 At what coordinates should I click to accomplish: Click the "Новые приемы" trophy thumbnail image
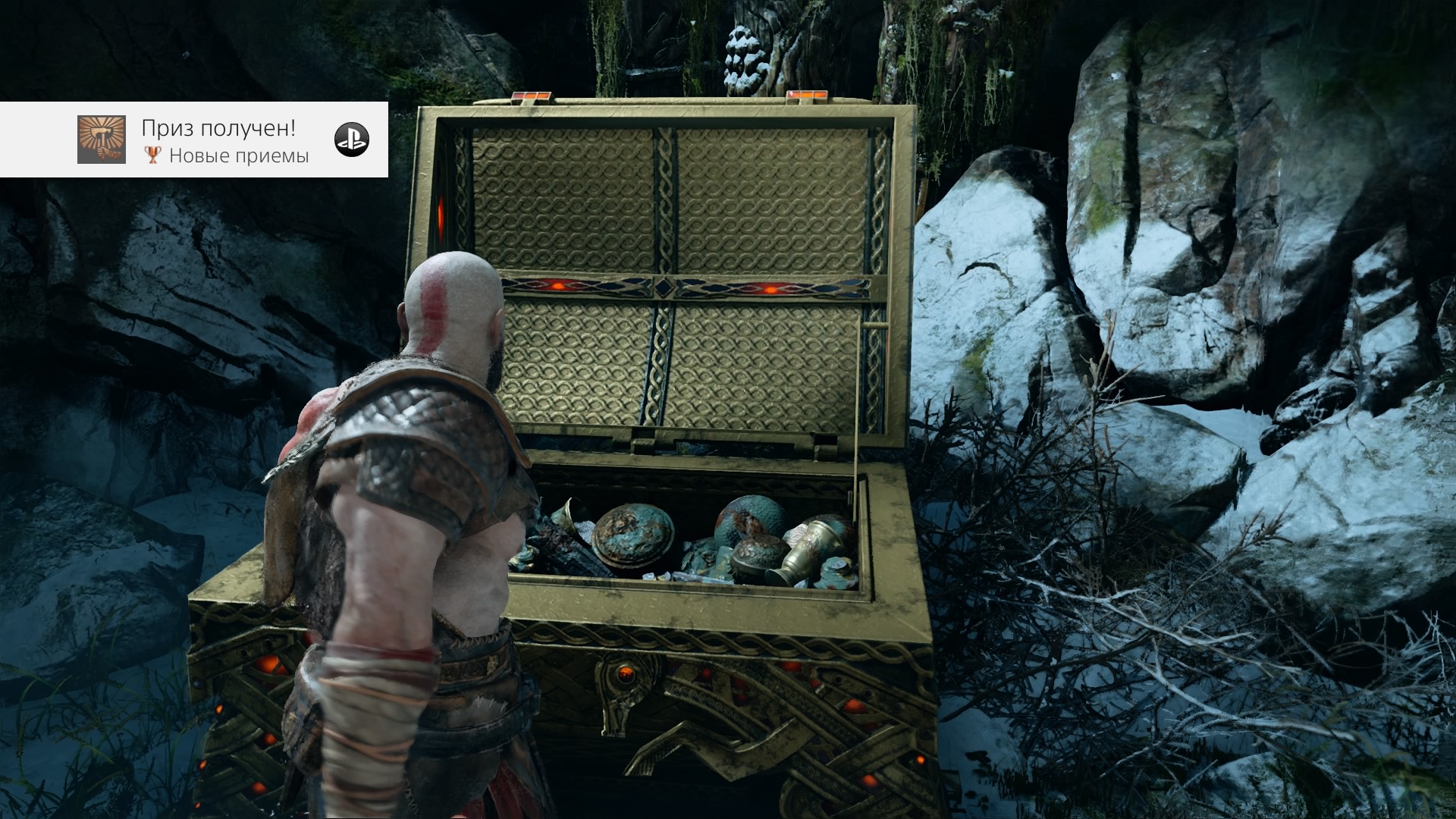pyautogui.click(x=101, y=140)
